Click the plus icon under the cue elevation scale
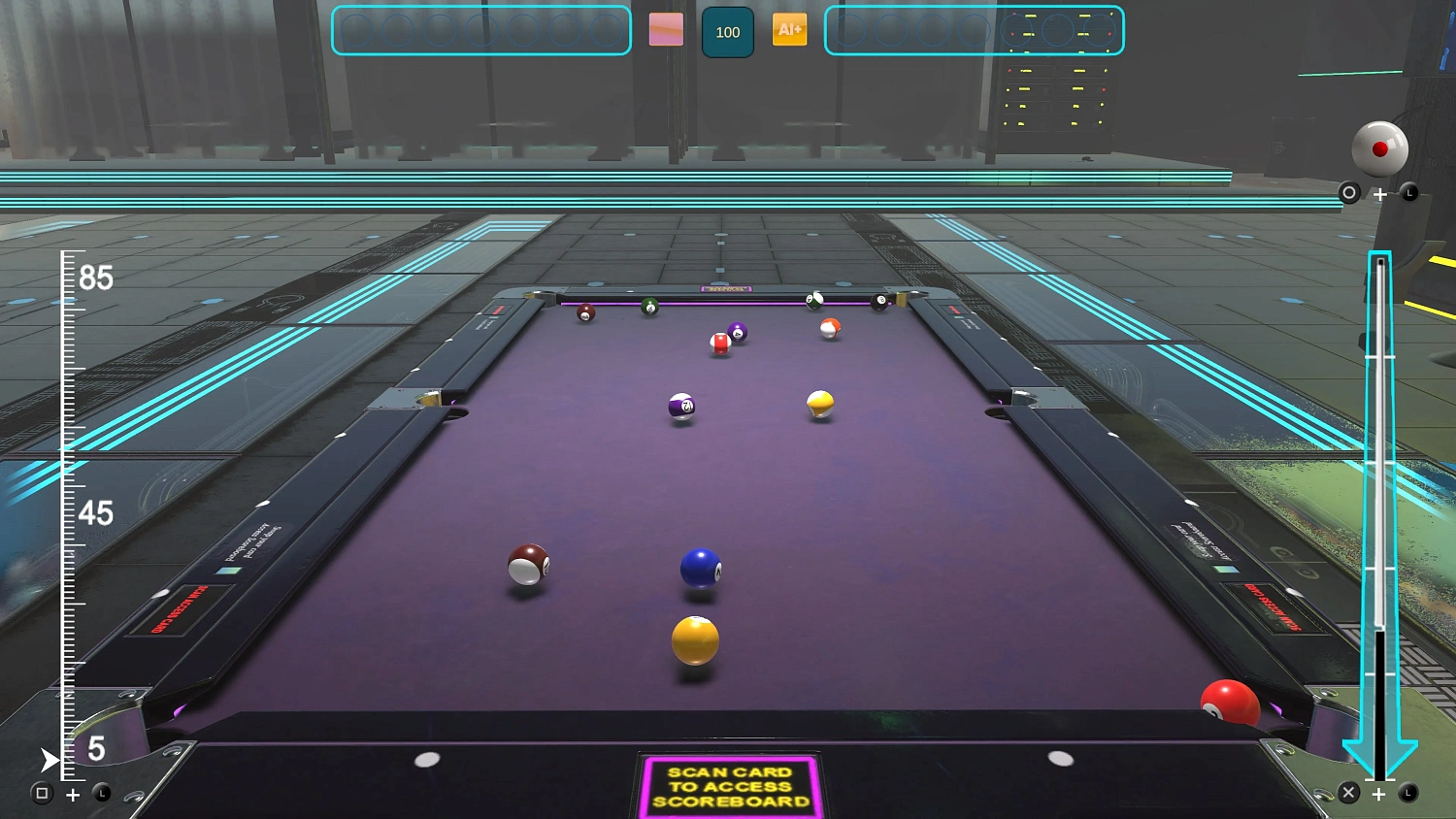The height and width of the screenshot is (819, 1456). (72, 795)
